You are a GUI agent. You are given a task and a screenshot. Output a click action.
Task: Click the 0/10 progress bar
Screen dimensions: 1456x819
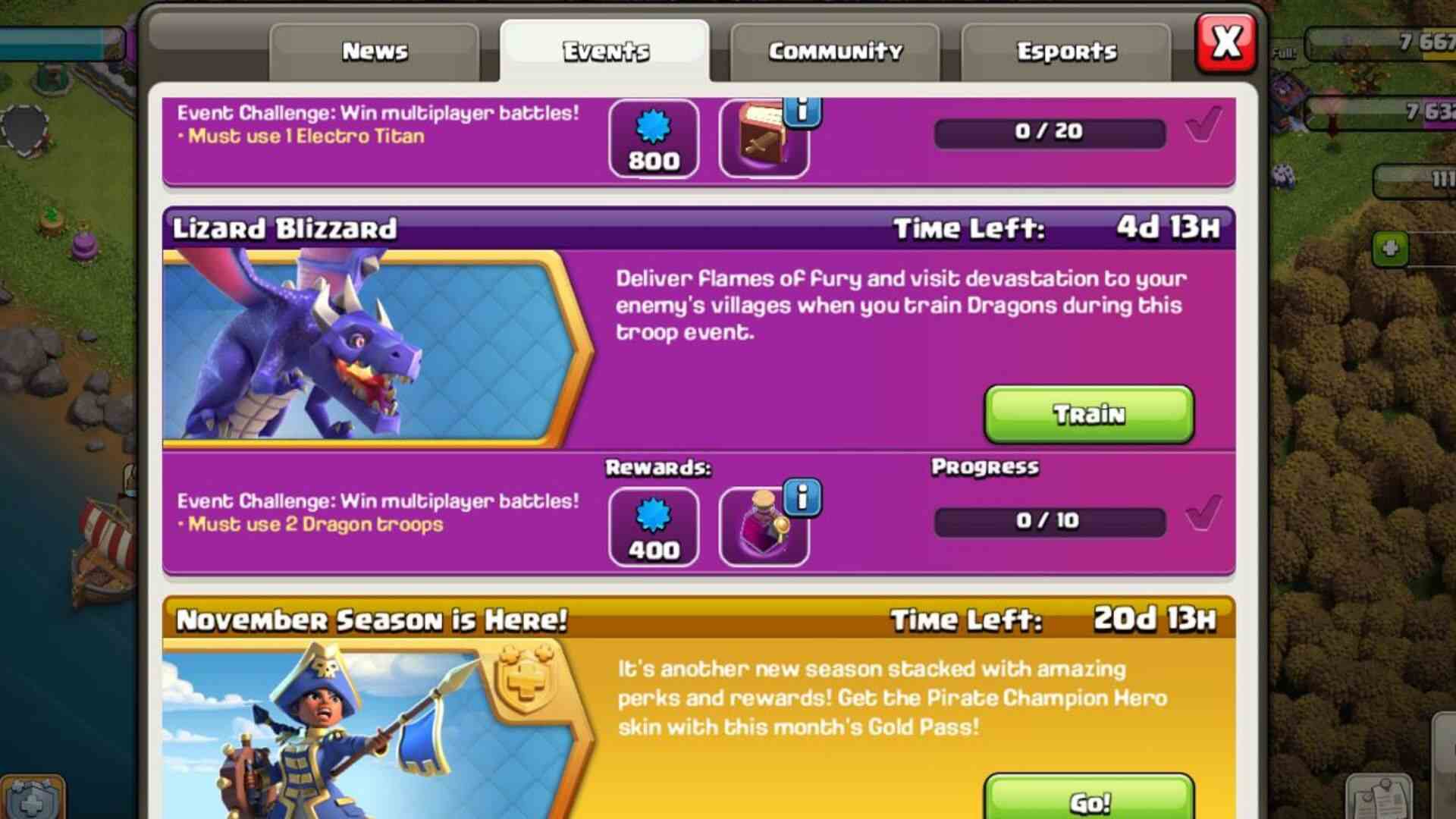1050,520
